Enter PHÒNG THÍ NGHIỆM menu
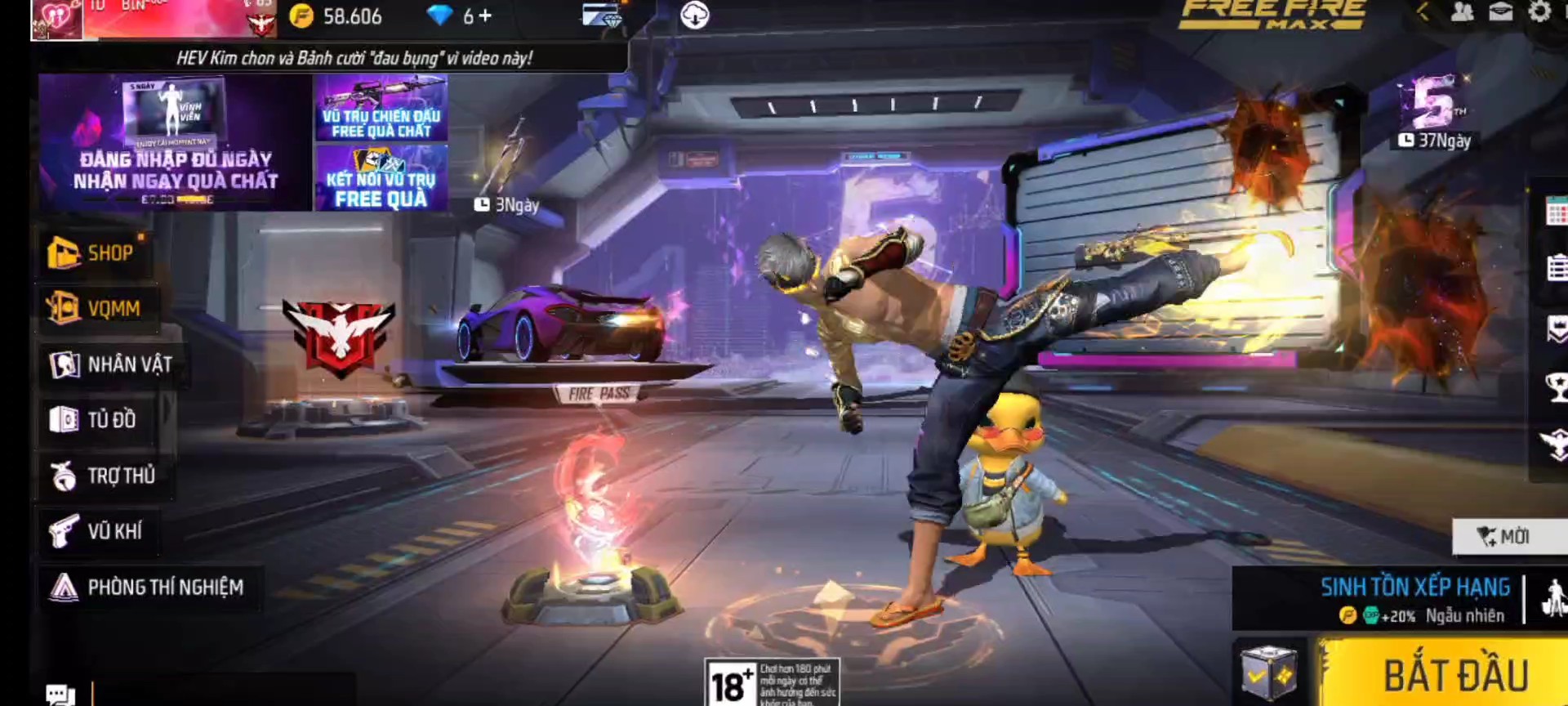 (x=148, y=588)
